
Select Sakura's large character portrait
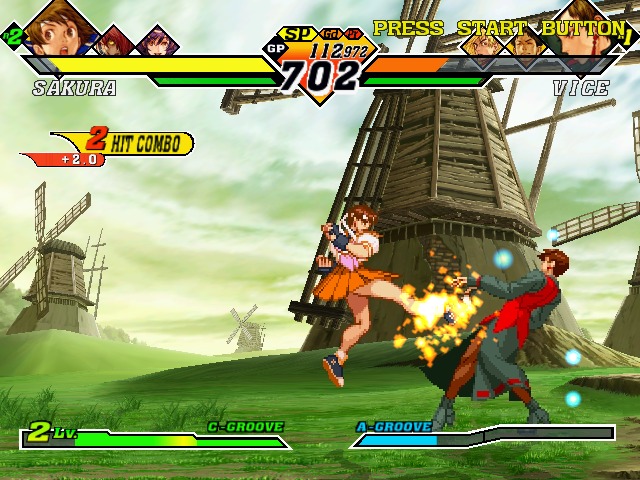[x=52, y=28]
